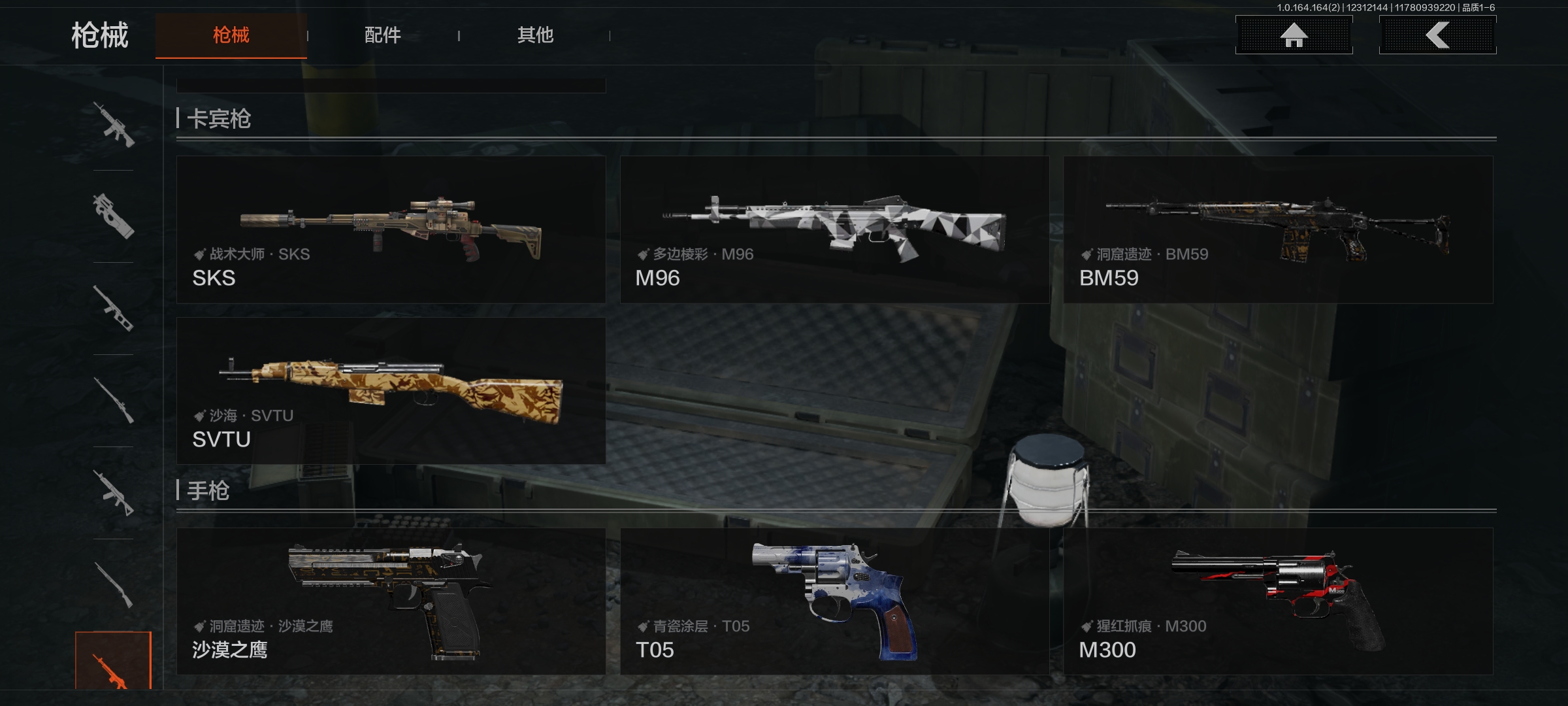Choose the M96 weapon card

[834, 229]
